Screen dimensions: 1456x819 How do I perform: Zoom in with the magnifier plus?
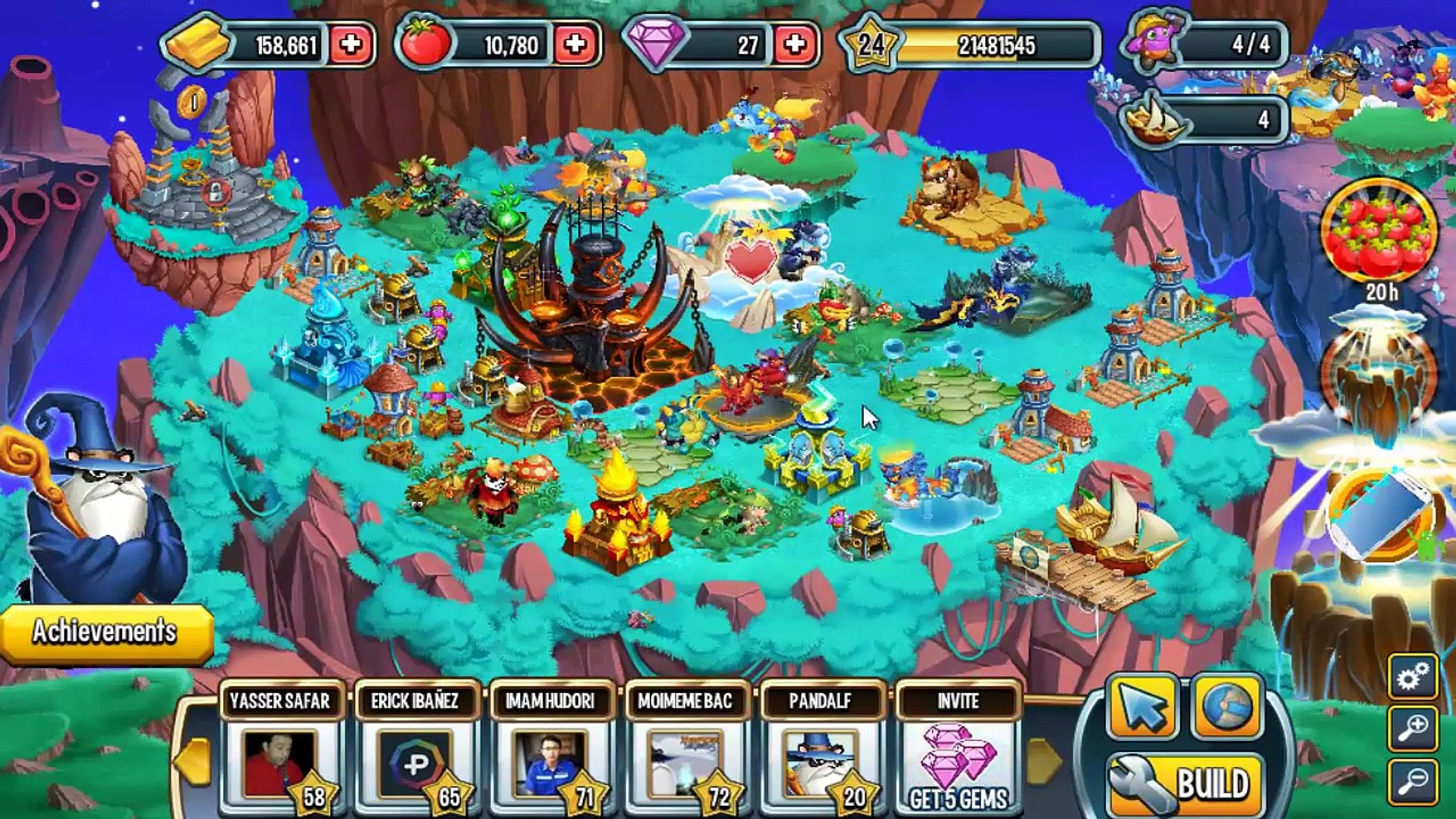click(x=1413, y=728)
